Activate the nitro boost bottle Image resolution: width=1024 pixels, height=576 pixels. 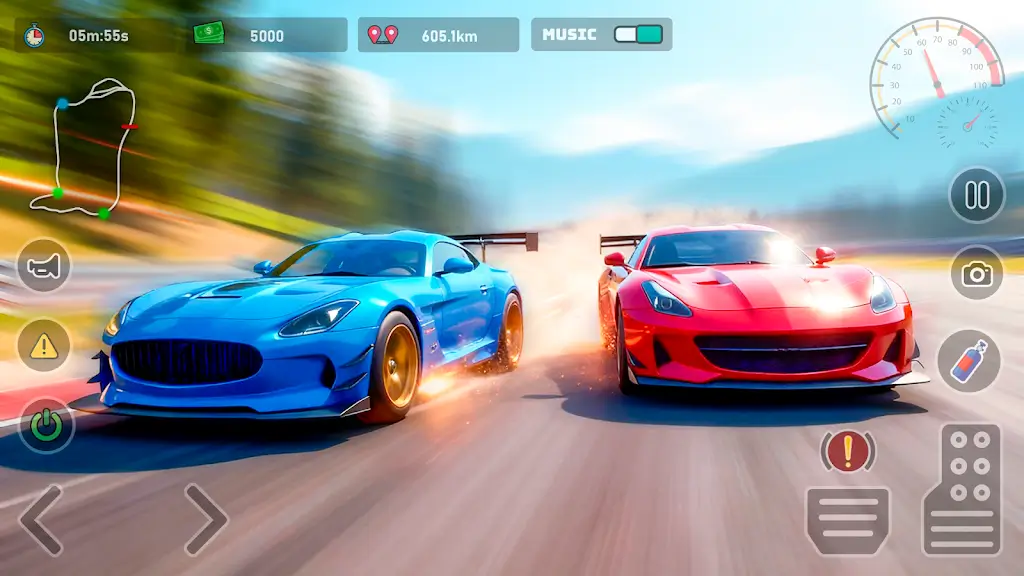point(968,360)
